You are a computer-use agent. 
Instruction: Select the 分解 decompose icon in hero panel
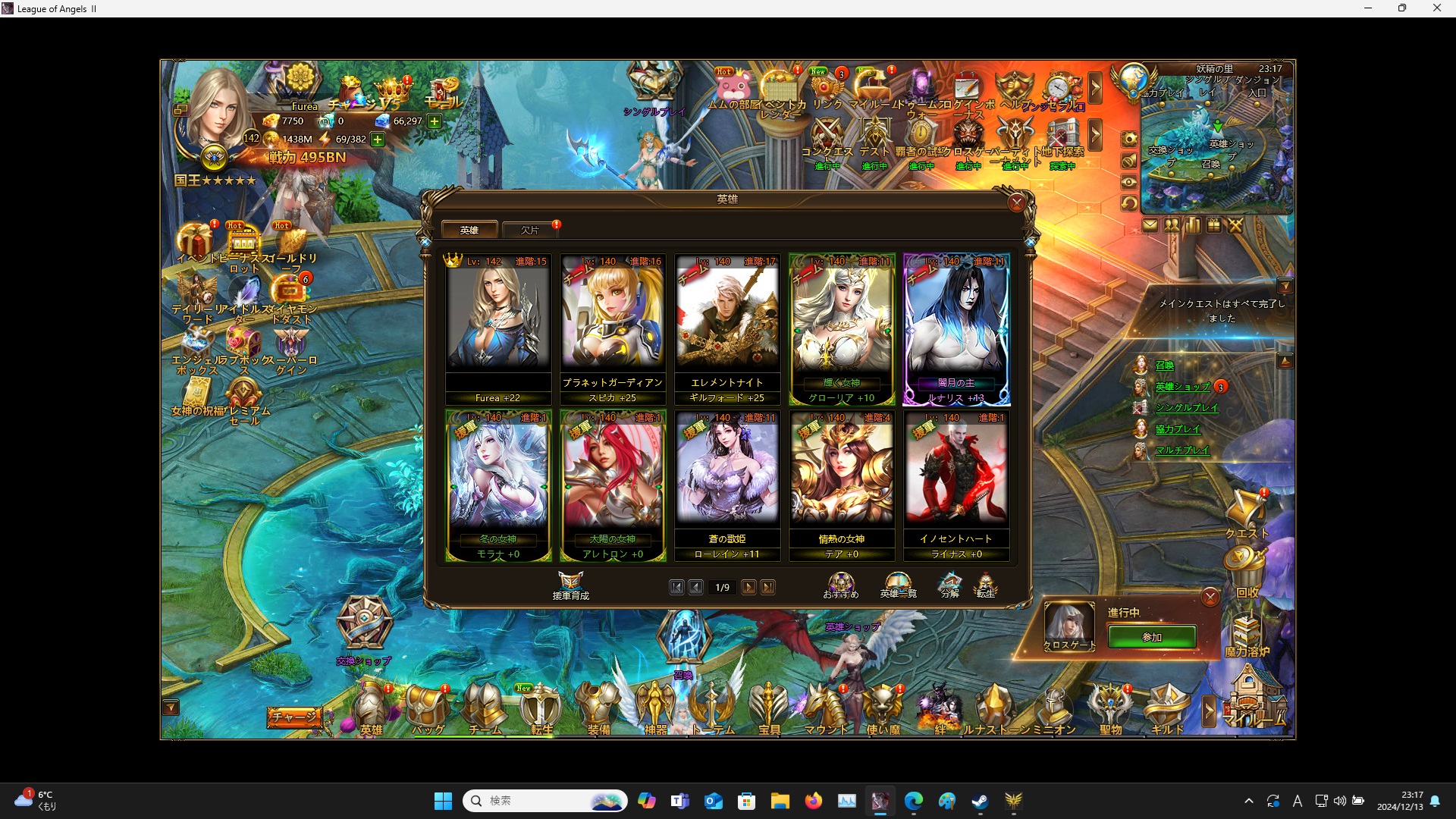click(949, 584)
